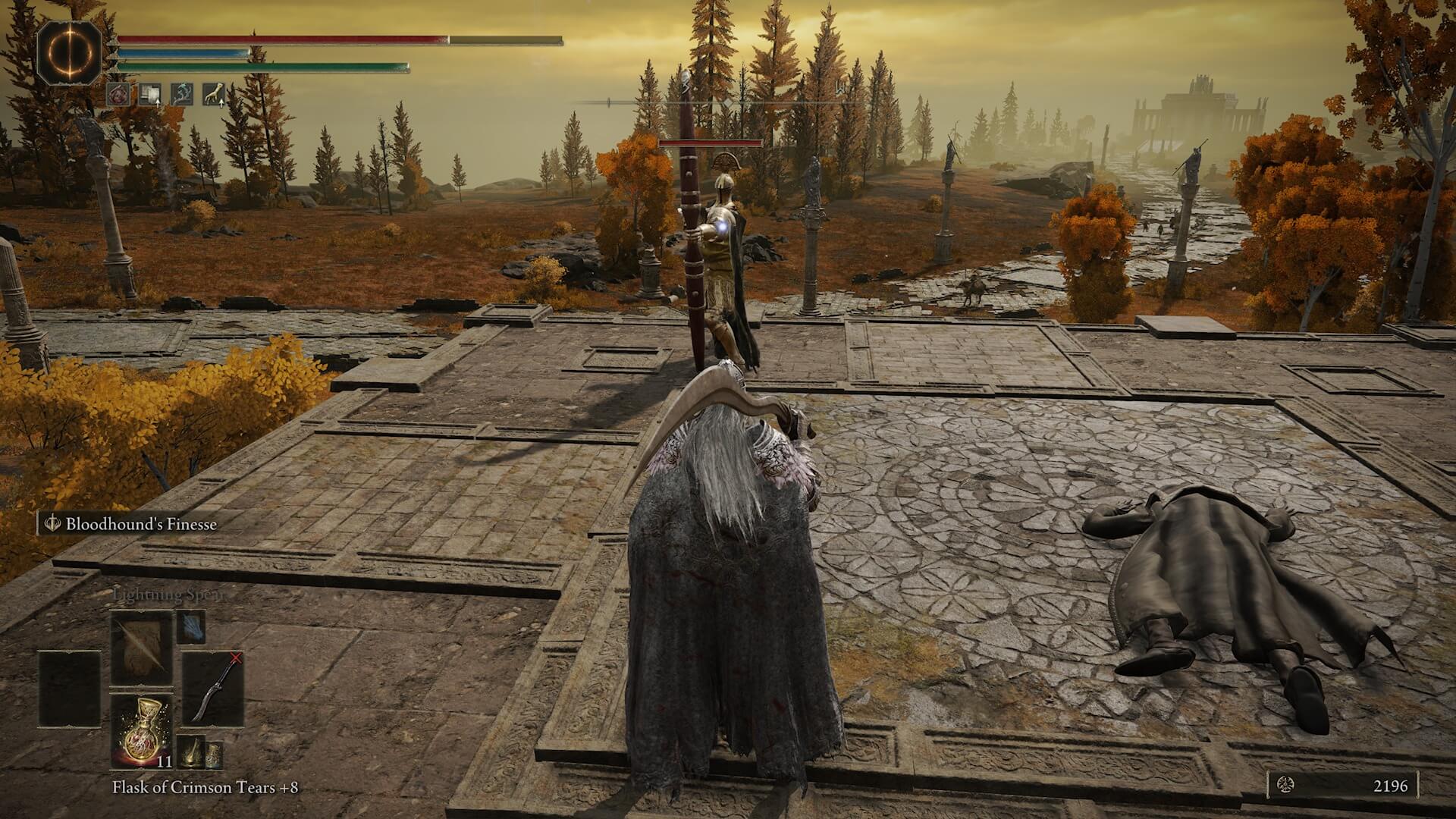Click the Flask of Crimson Tears icon
Screen dimensions: 1456x819
click(x=140, y=730)
